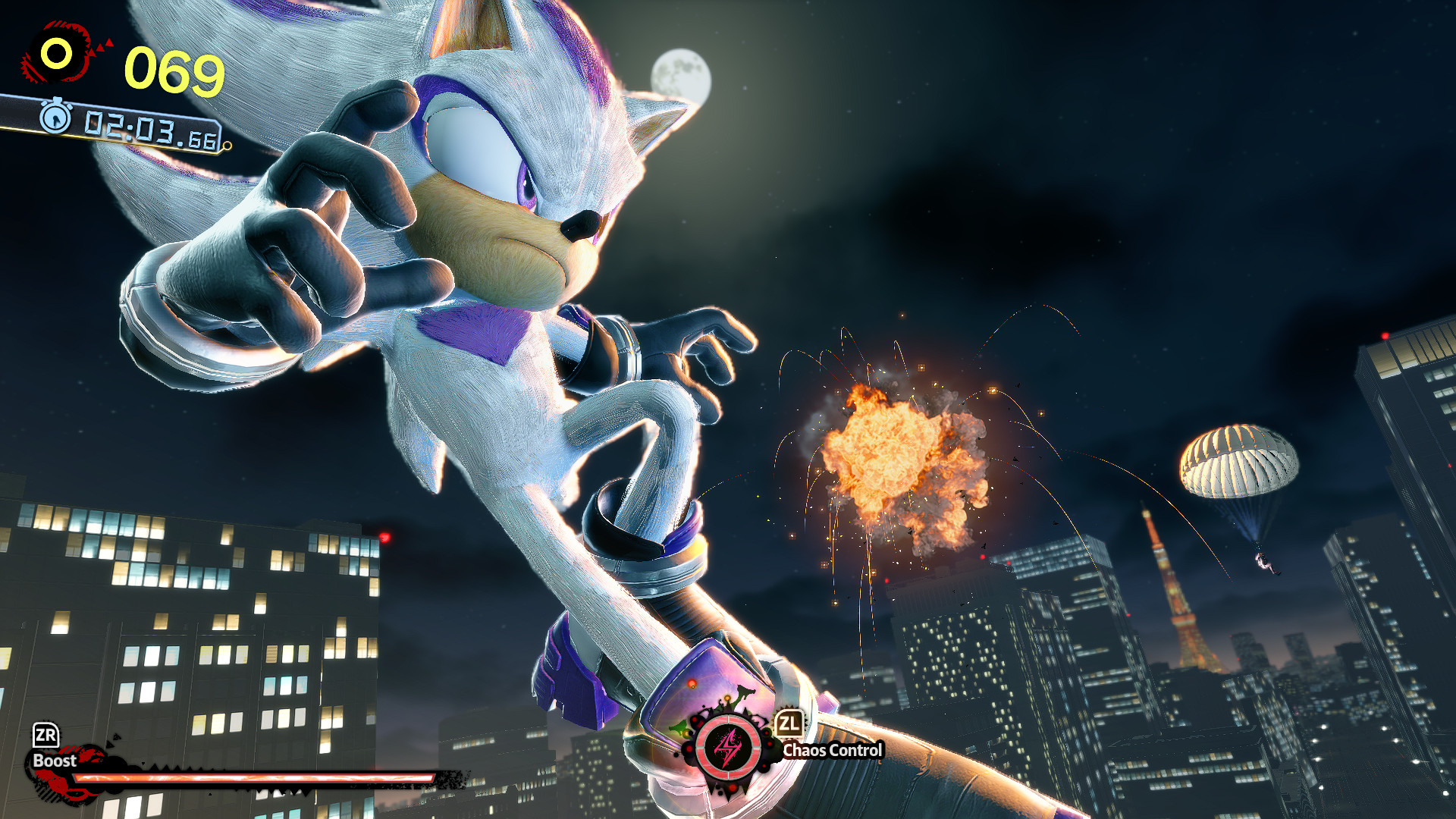Click the ring count reading 069
1456x819 pixels.
(173, 70)
